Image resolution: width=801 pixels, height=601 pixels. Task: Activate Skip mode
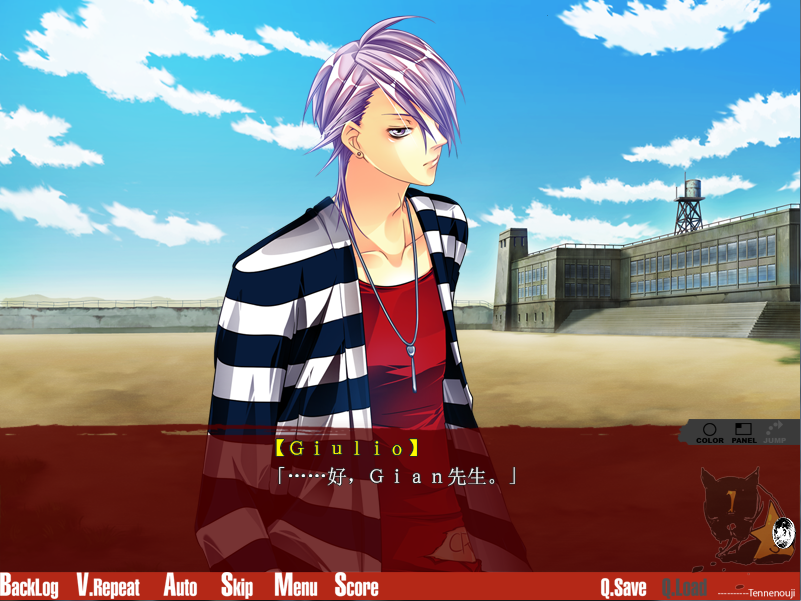click(237, 586)
